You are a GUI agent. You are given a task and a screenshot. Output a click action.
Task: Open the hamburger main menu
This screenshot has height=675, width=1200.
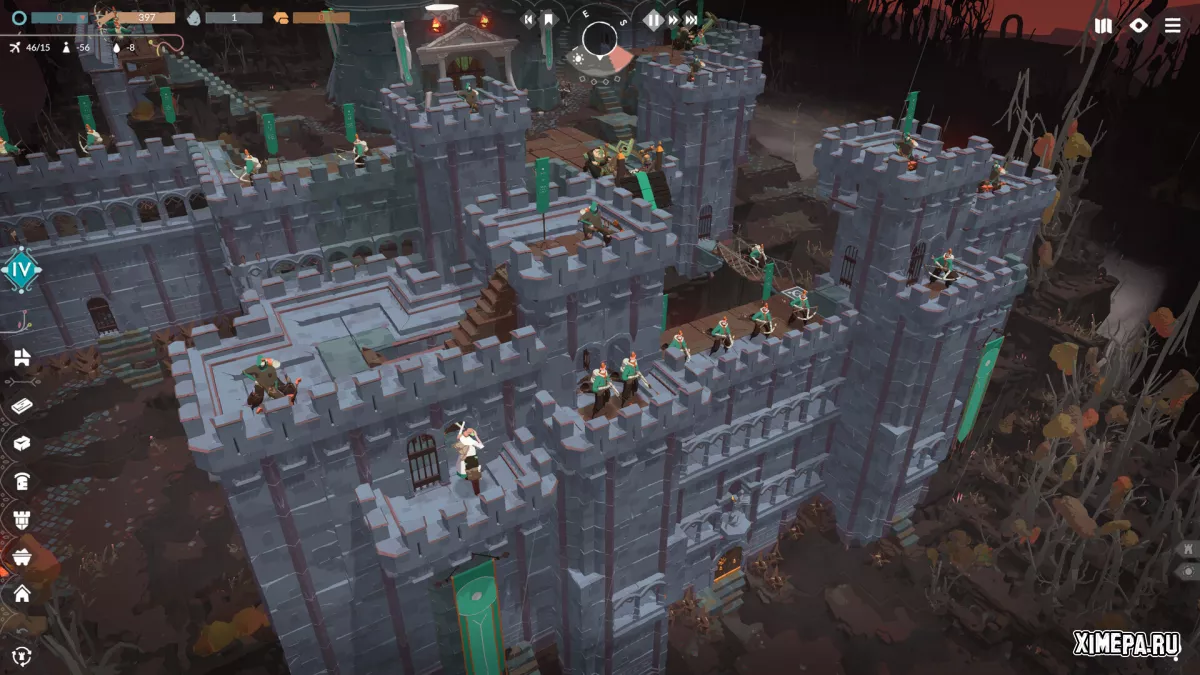(1172, 26)
